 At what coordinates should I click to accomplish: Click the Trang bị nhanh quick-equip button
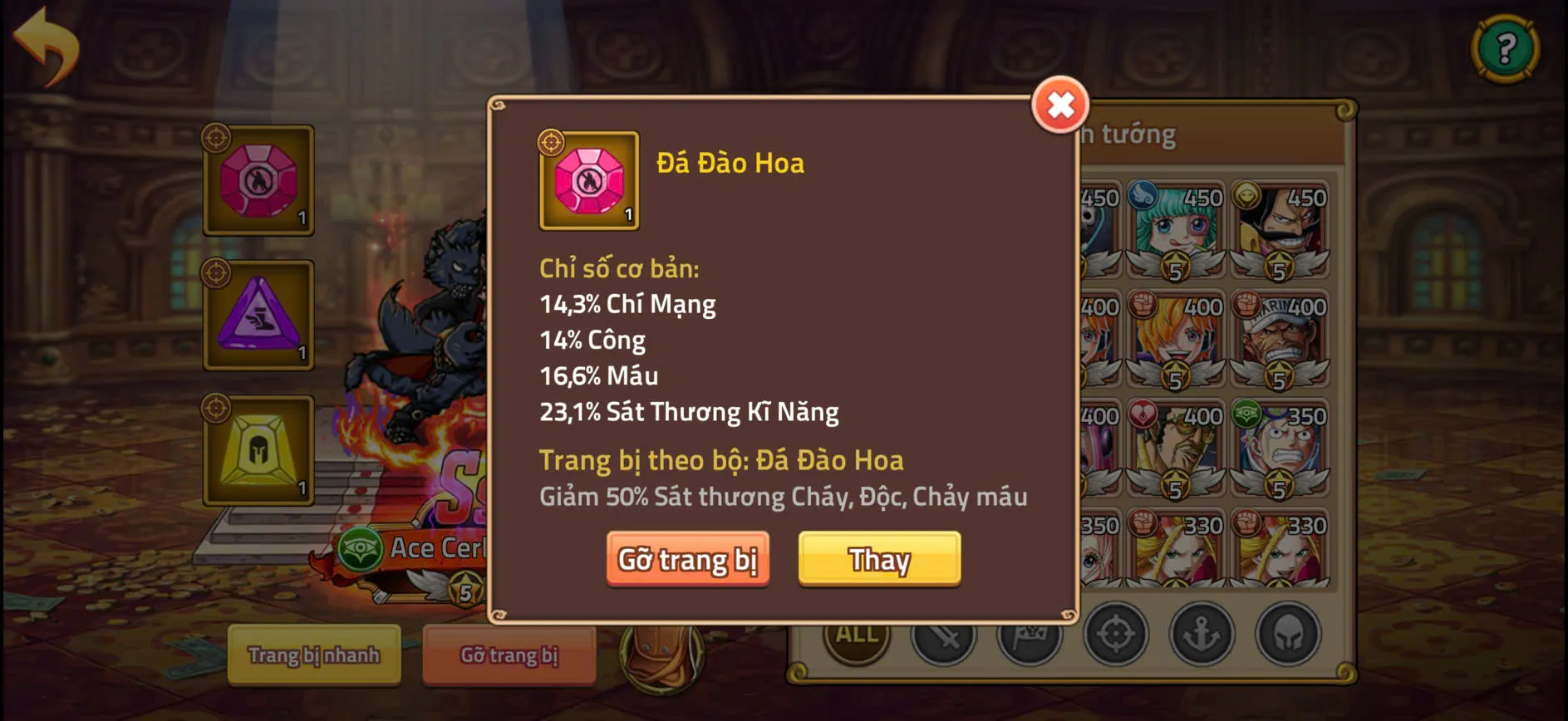coord(314,655)
